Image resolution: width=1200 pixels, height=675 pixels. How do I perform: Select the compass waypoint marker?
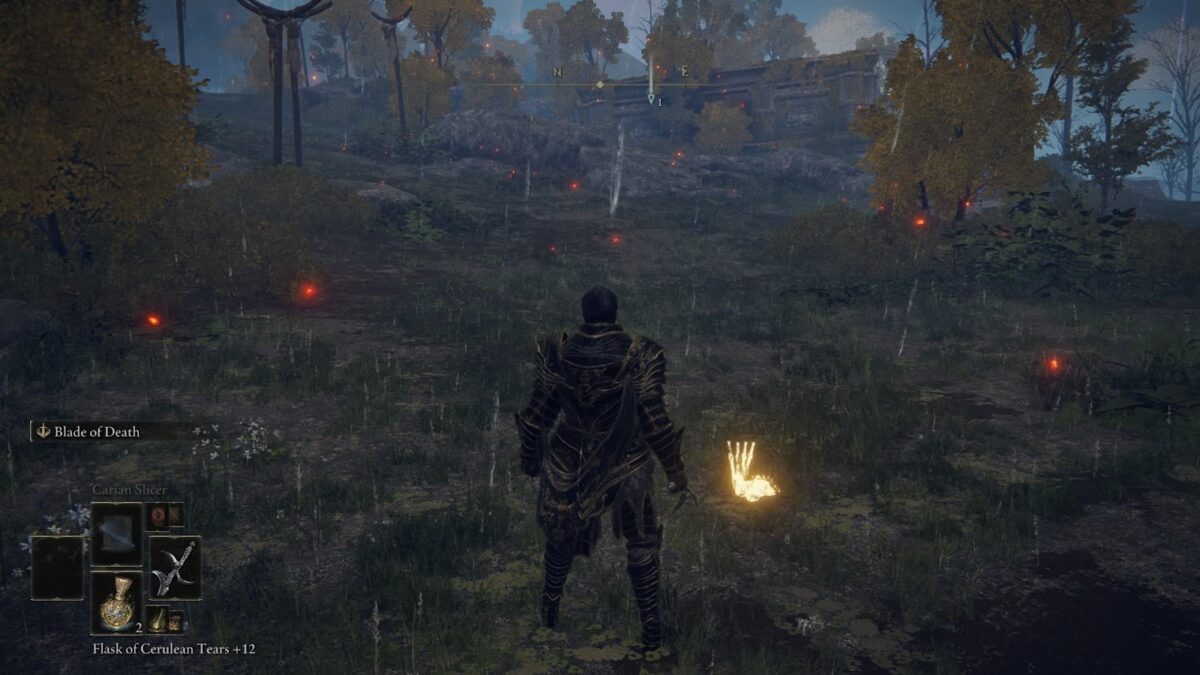click(651, 98)
